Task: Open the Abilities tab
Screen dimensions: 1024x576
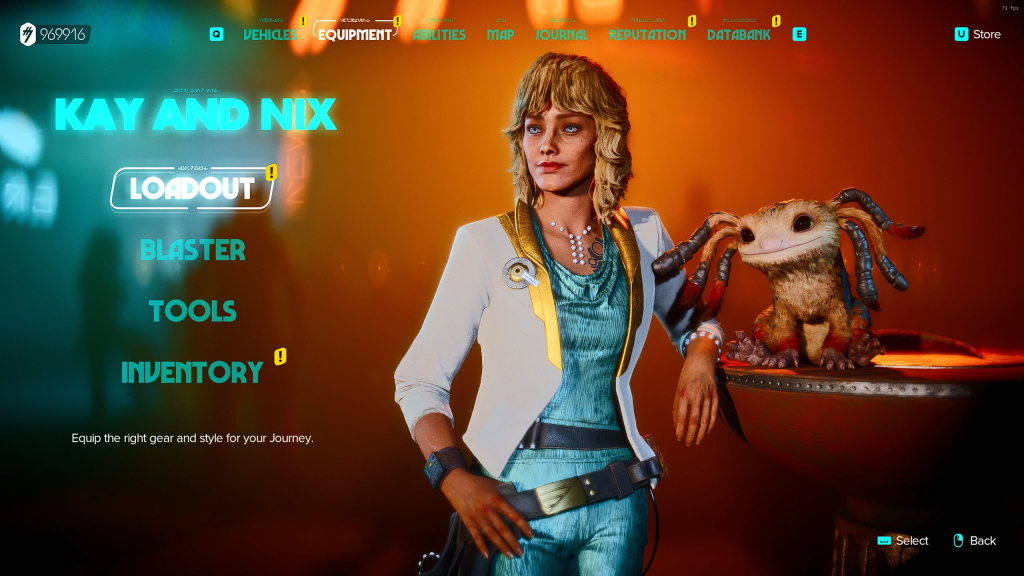Action: coord(439,35)
